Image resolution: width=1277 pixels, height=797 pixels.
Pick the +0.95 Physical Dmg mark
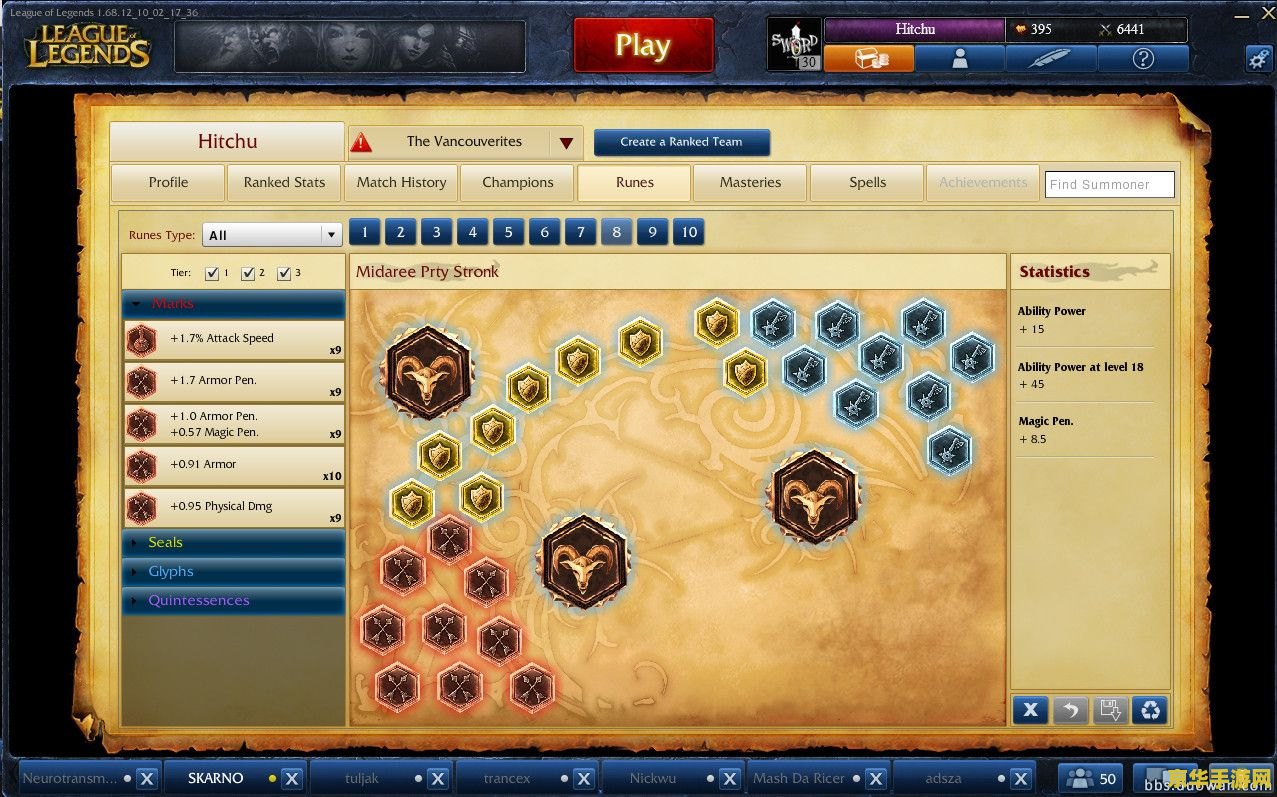(x=234, y=507)
